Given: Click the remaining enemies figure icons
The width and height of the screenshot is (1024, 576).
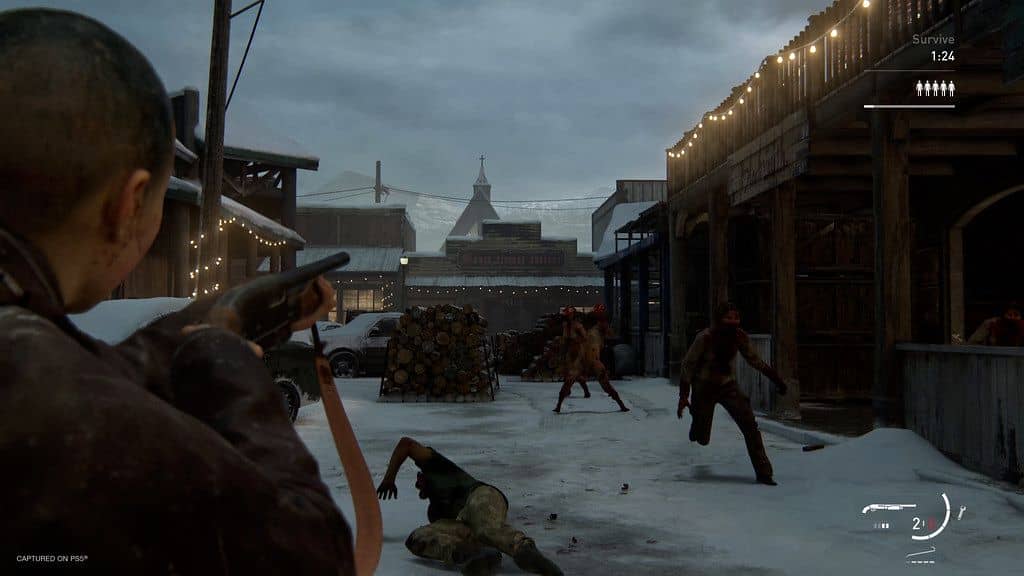Looking at the screenshot, I should pos(935,89).
